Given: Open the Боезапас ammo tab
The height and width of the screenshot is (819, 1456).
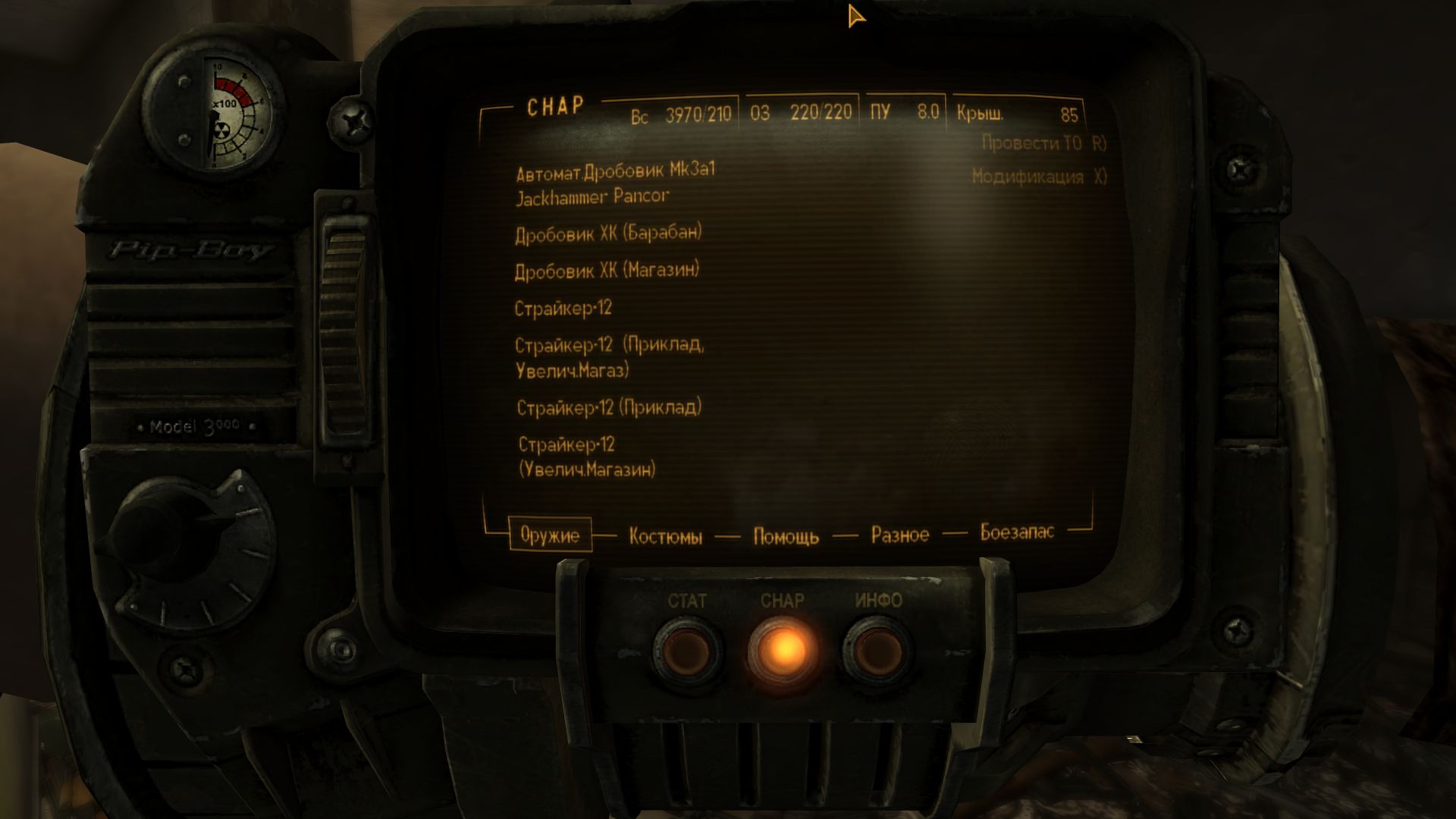Looking at the screenshot, I should 1016,532.
